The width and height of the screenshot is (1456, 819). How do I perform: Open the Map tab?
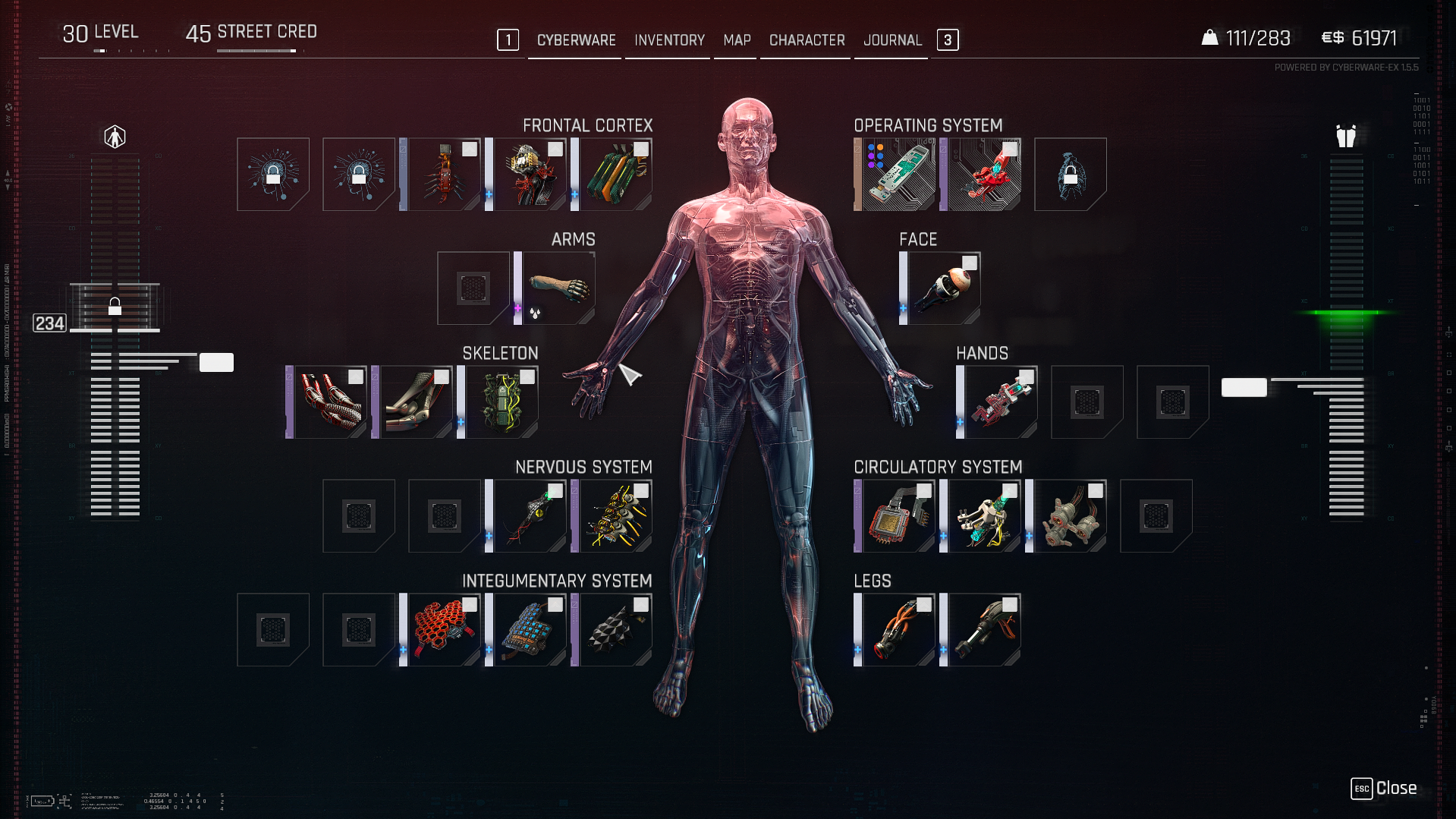click(x=737, y=40)
